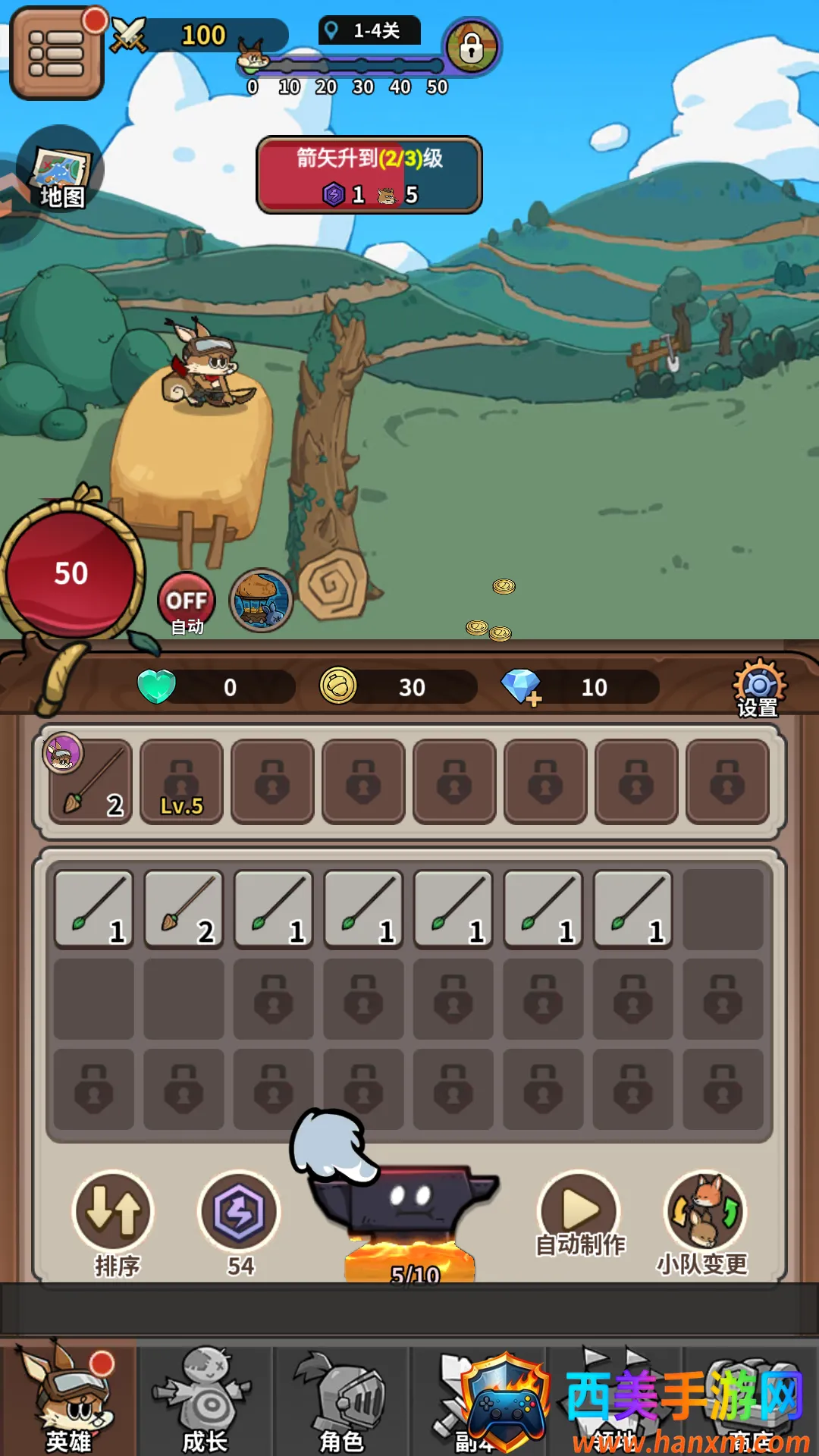Tap the locked Lv.5 equipment slot
Image resolution: width=819 pixels, height=1456 pixels.
(x=182, y=782)
